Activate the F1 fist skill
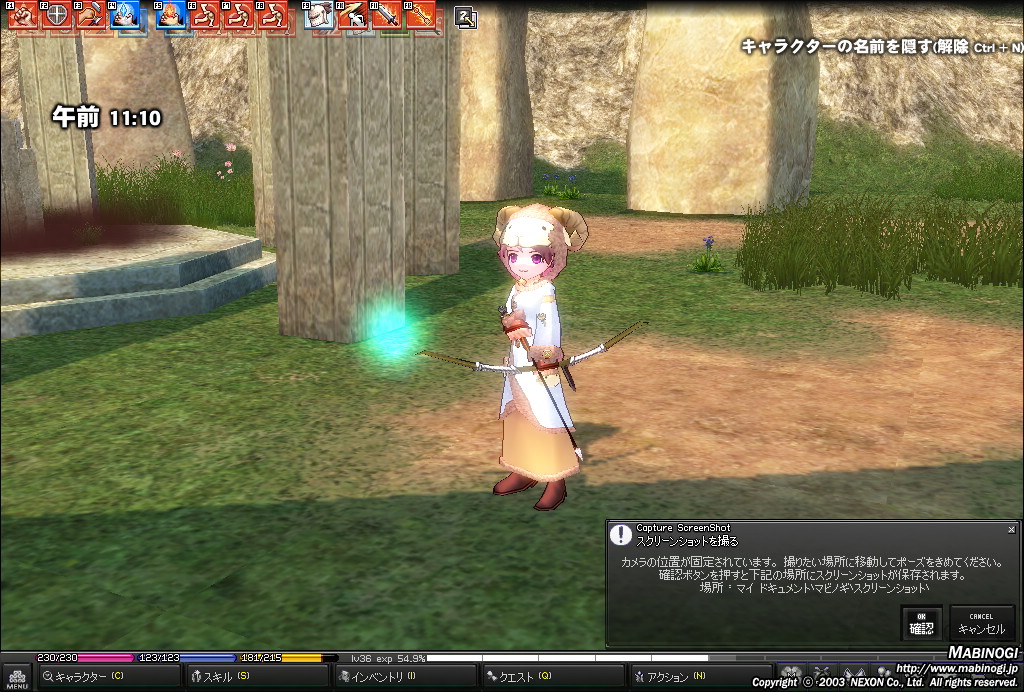Screen dimensions: 1024x692 click(24, 15)
